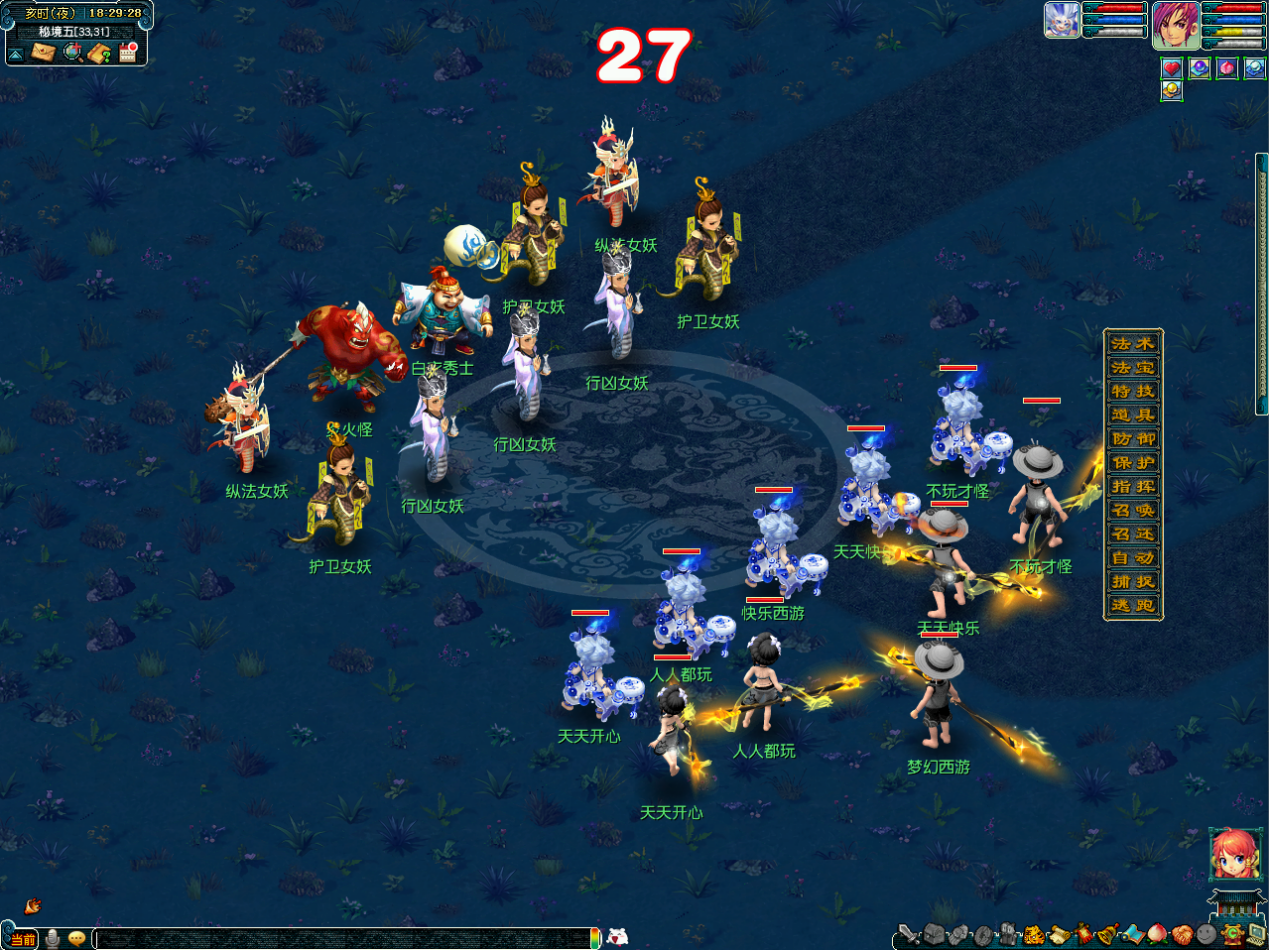Enable 自动 auto battle

click(x=1133, y=558)
